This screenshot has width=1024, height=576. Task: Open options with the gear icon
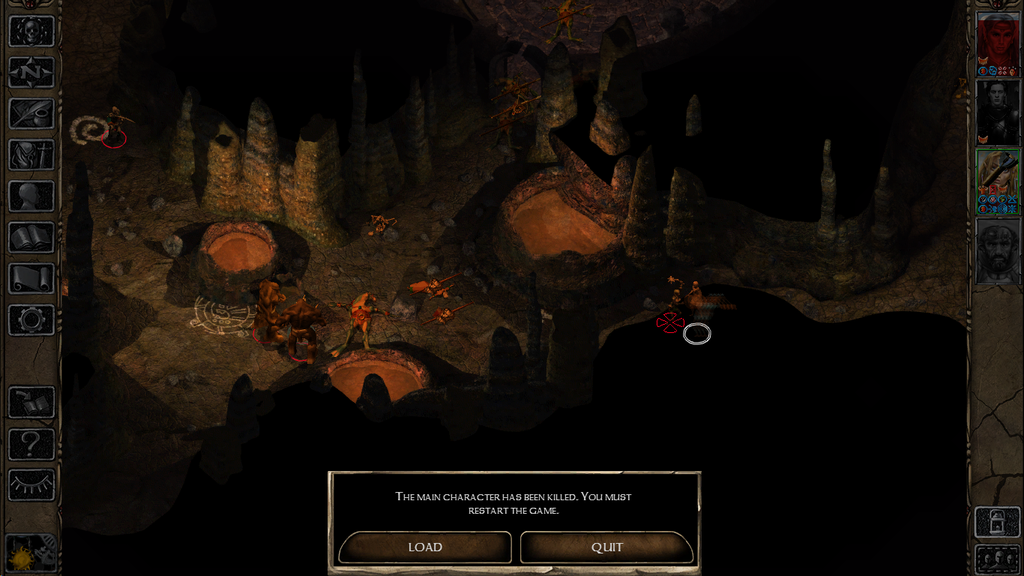tap(31, 320)
